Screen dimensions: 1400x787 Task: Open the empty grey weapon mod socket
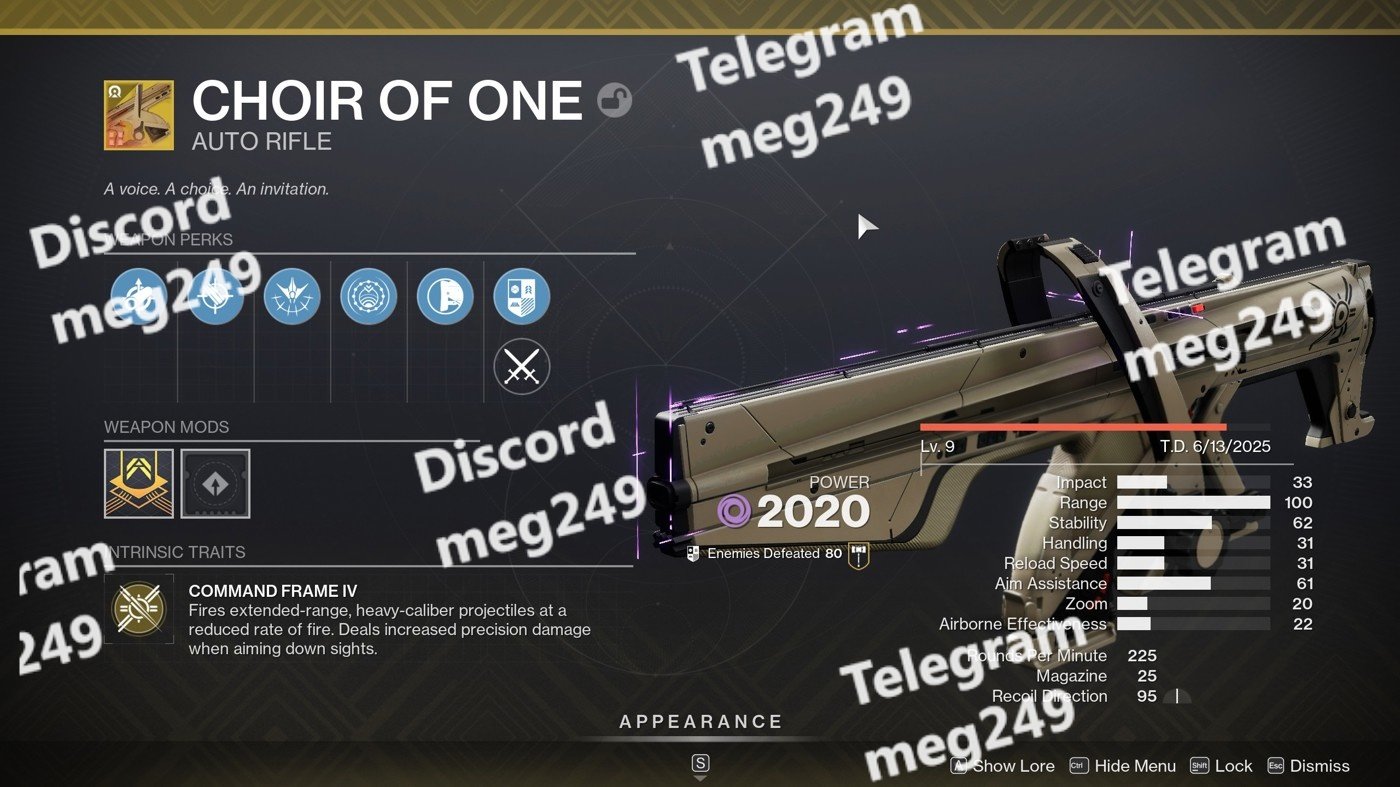point(215,483)
